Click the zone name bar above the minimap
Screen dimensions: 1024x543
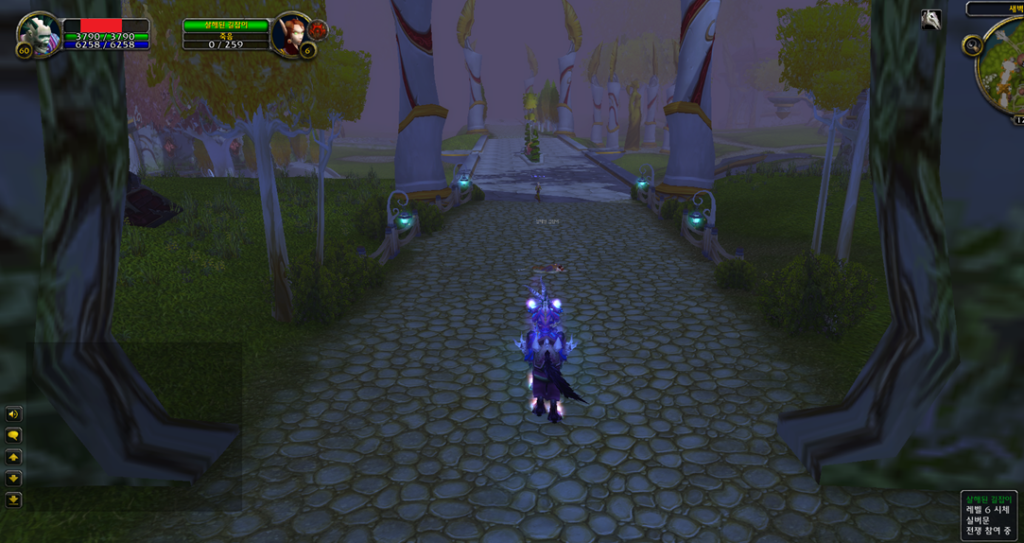[996, 9]
